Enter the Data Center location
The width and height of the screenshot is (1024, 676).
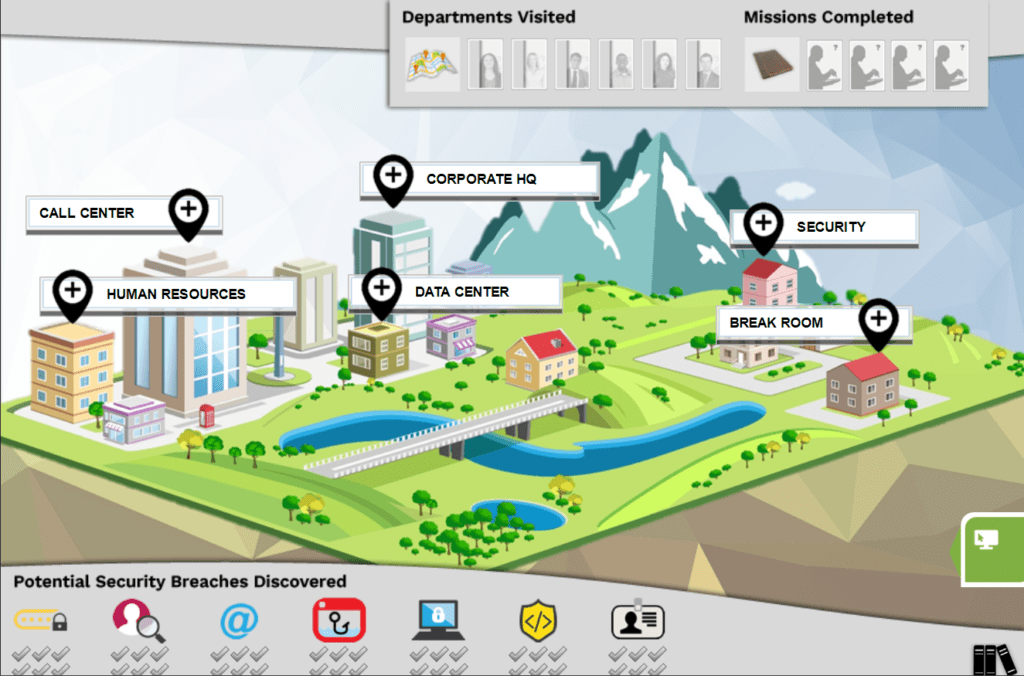(380, 290)
